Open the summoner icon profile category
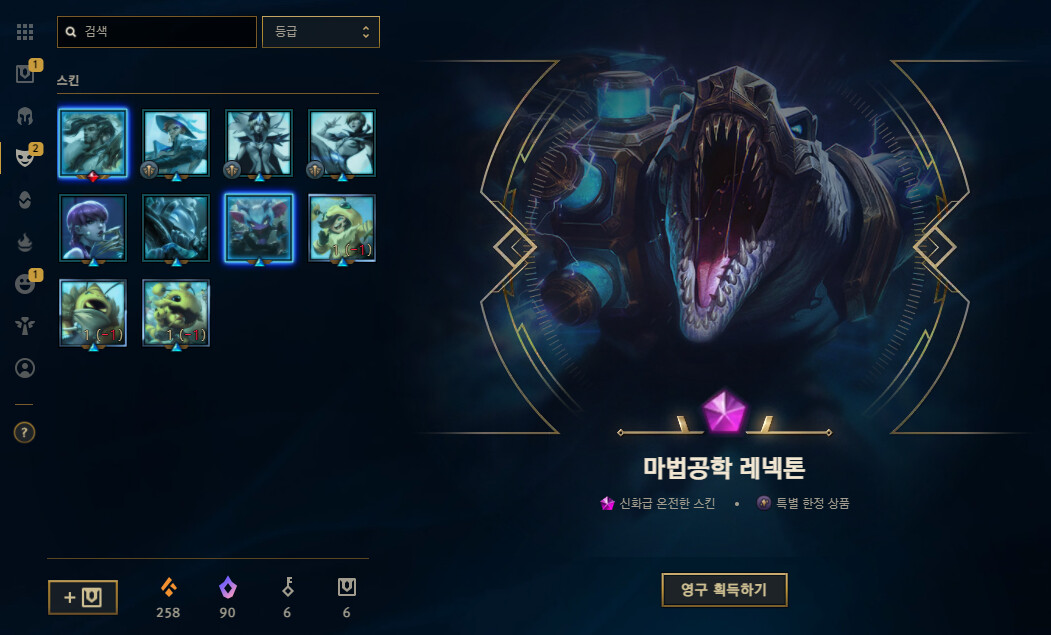1051x635 pixels. click(25, 368)
